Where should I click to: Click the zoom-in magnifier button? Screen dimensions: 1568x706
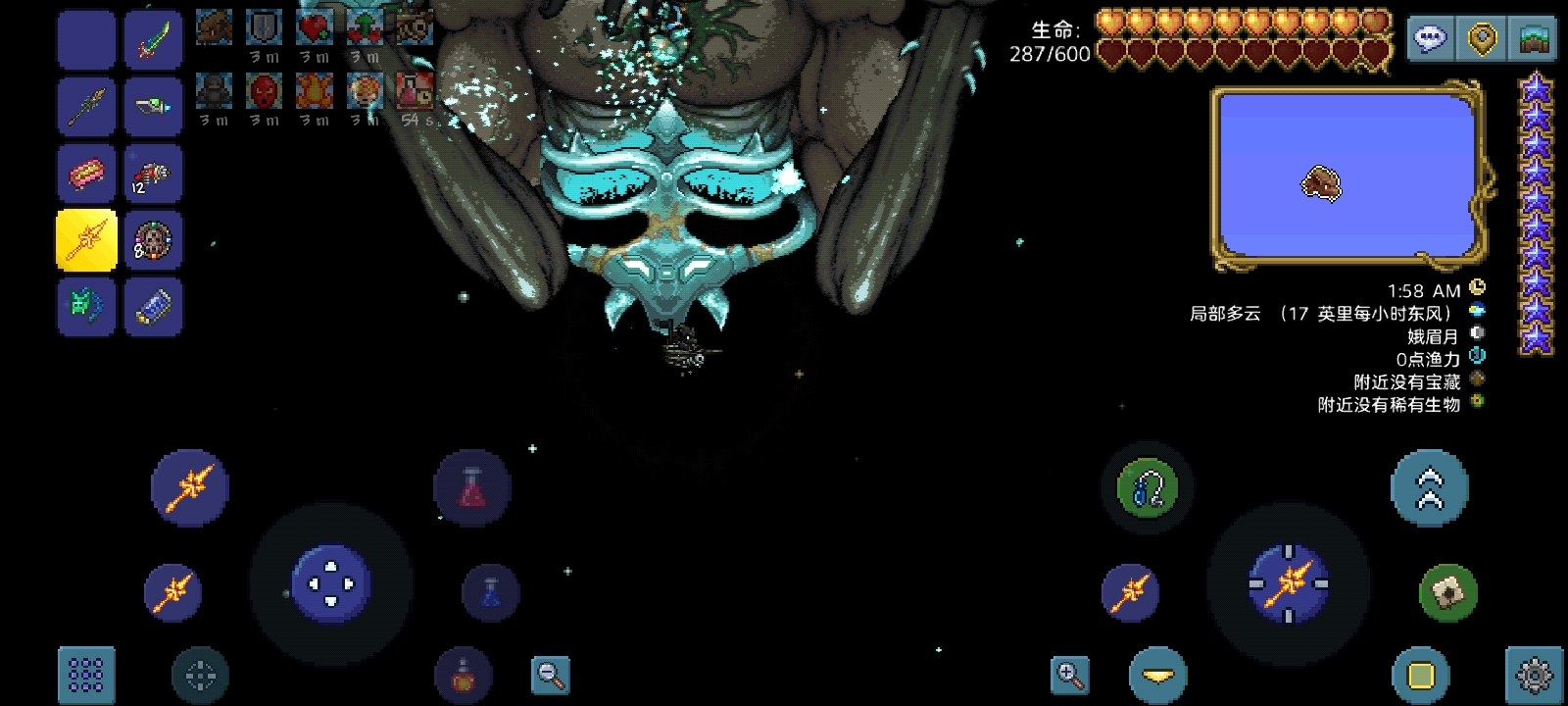[x=1069, y=675]
